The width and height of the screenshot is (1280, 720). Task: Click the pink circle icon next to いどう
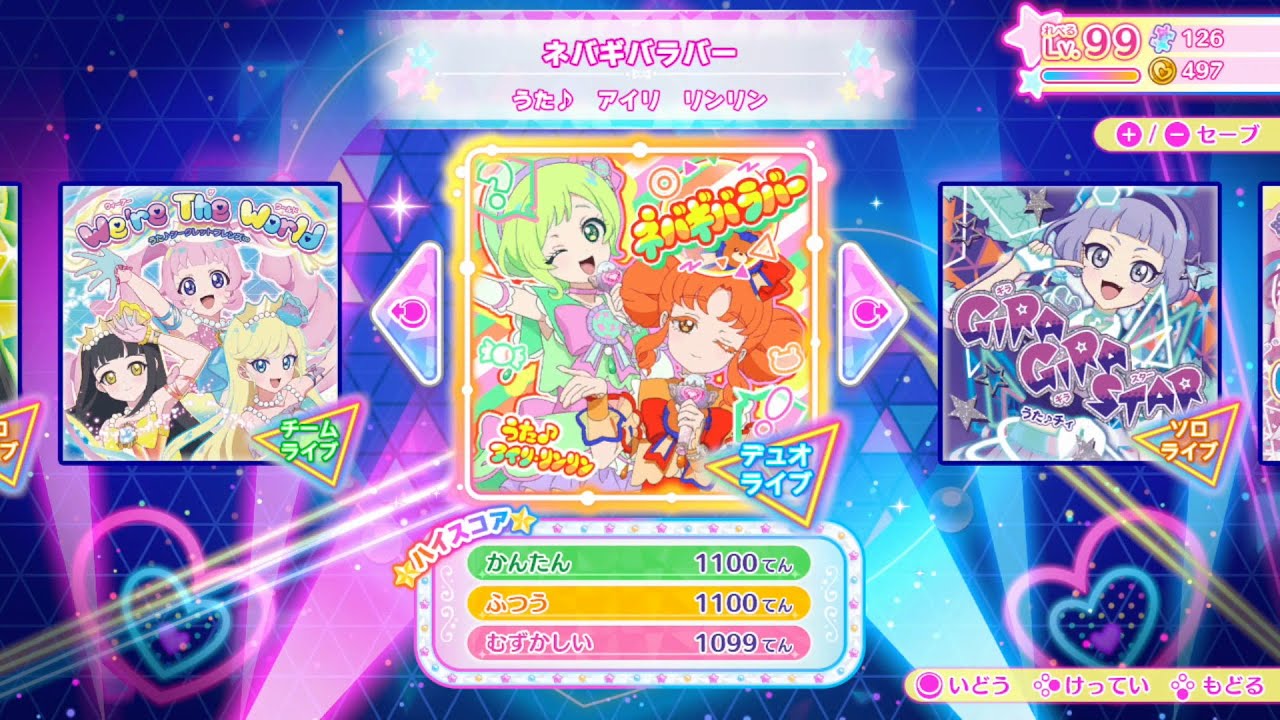click(x=927, y=686)
